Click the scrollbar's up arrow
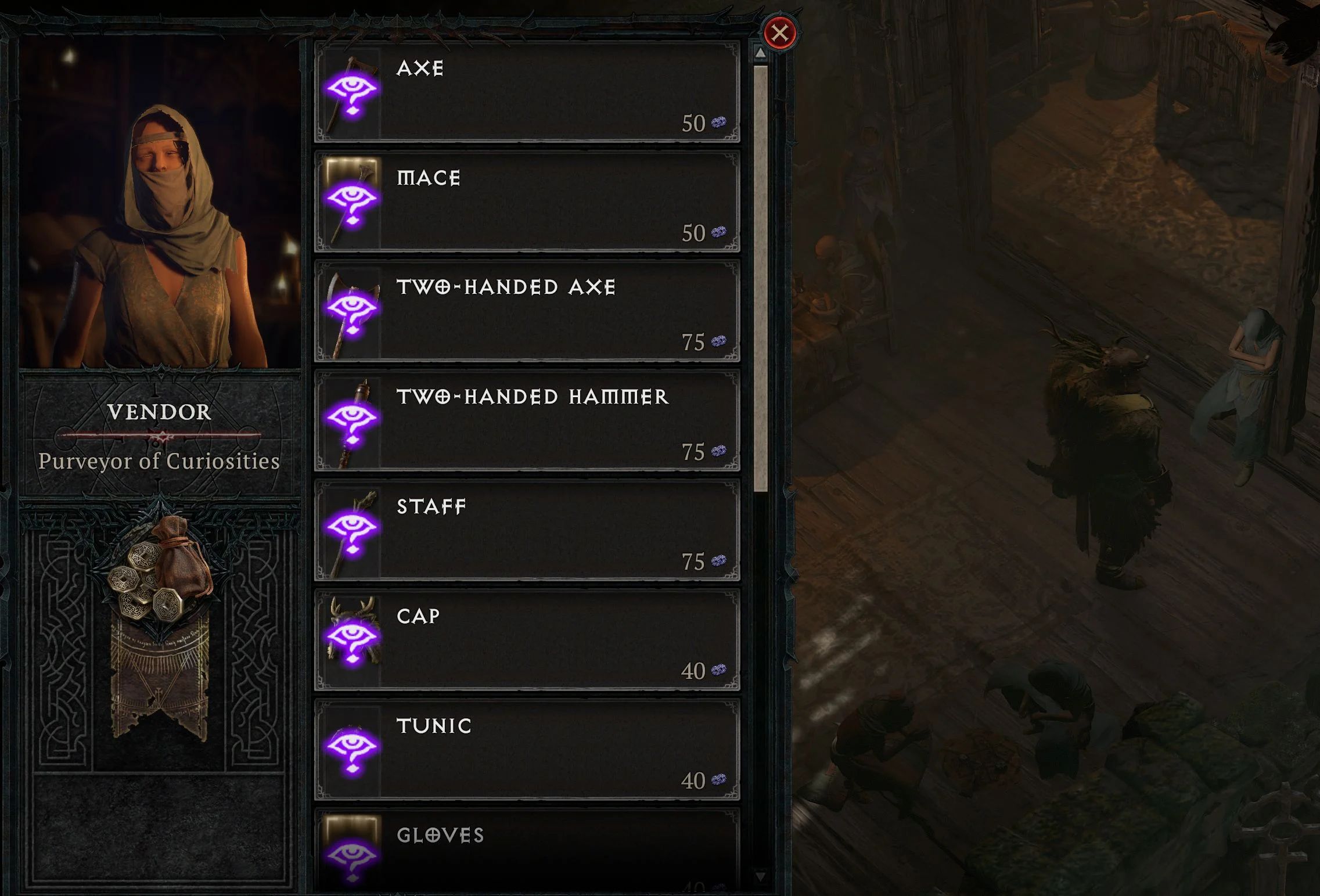Viewport: 1320px width, 896px height. (760, 53)
